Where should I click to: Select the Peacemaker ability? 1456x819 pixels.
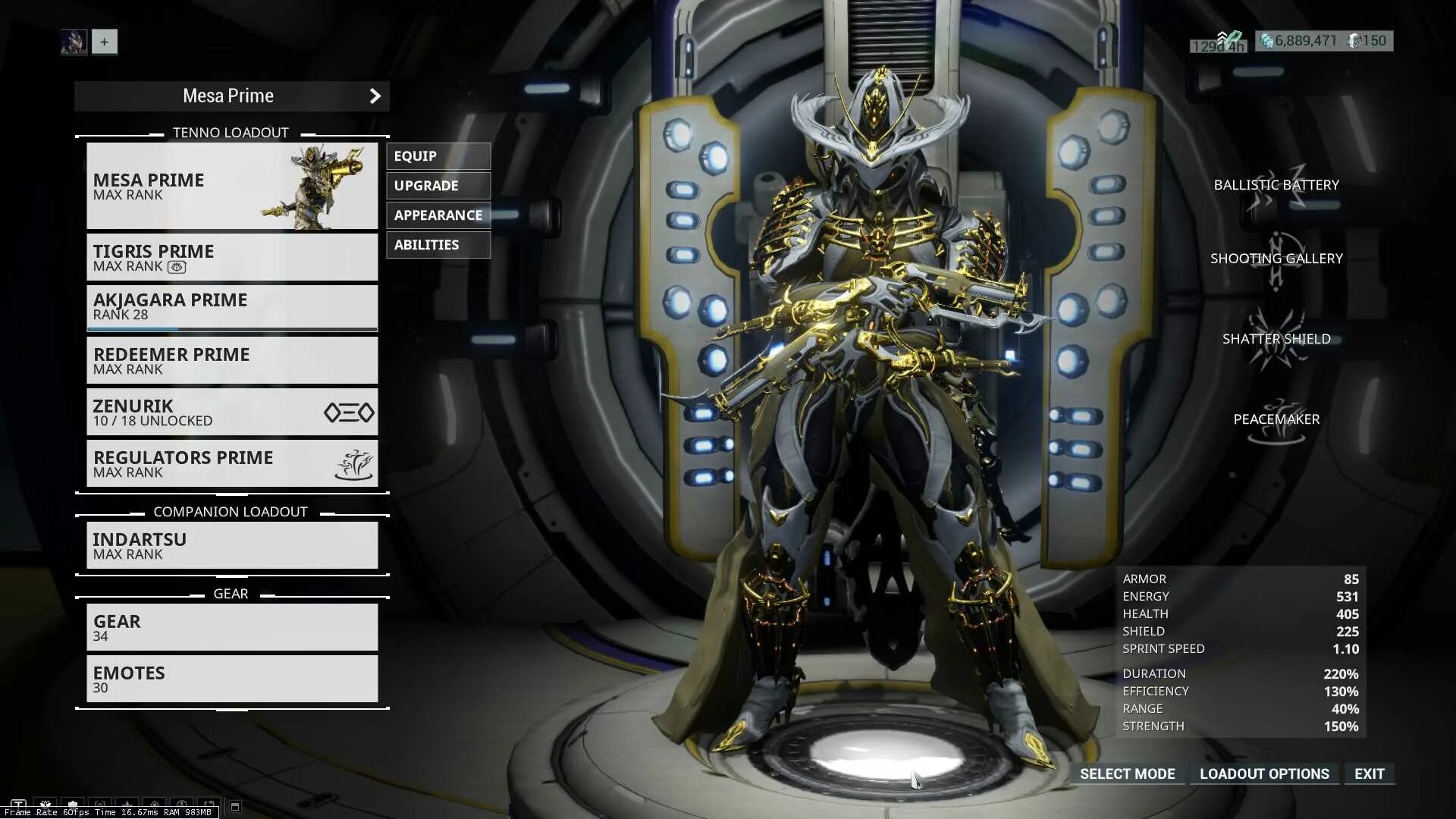pos(1276,420)
